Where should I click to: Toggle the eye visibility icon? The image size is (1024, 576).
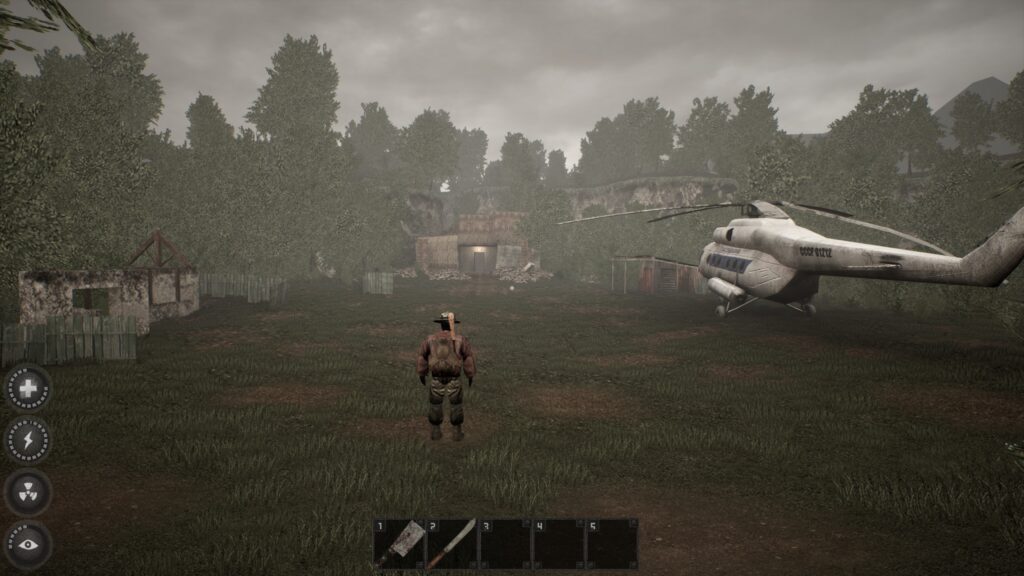(28, 544)
